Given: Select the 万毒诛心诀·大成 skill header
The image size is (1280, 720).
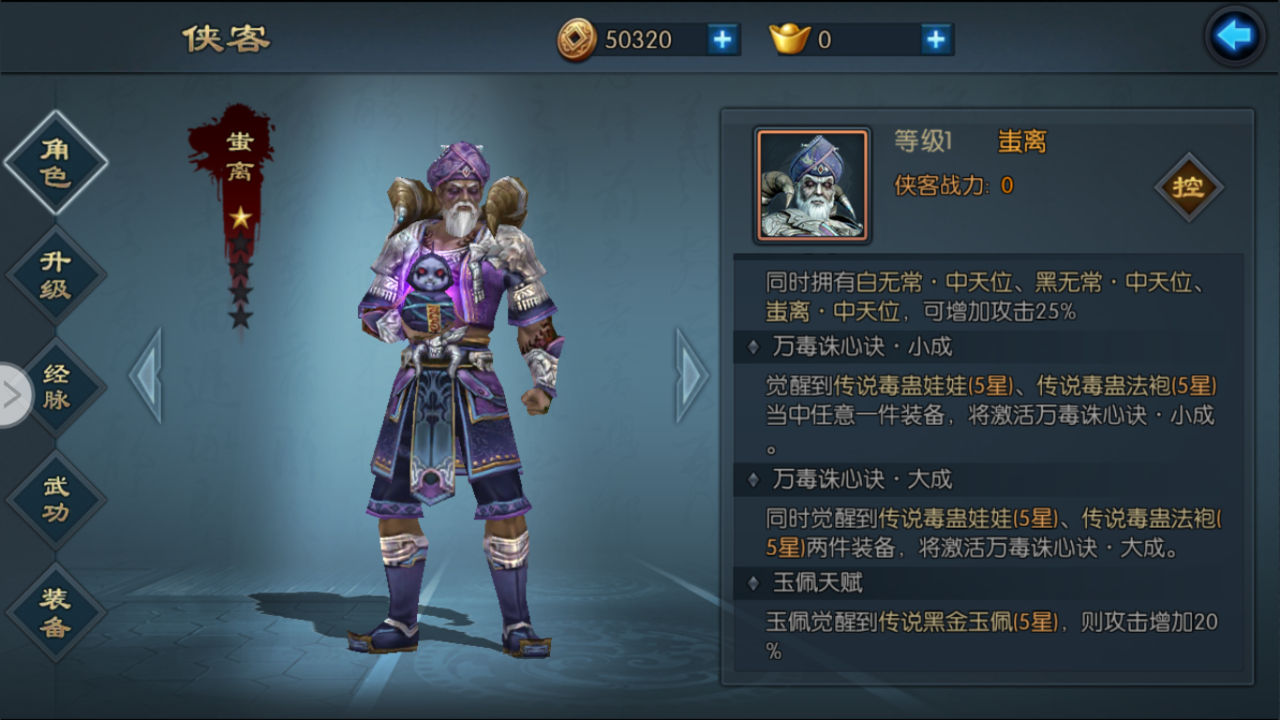Looking at the screenshot, I should click(x=862, y=479).
